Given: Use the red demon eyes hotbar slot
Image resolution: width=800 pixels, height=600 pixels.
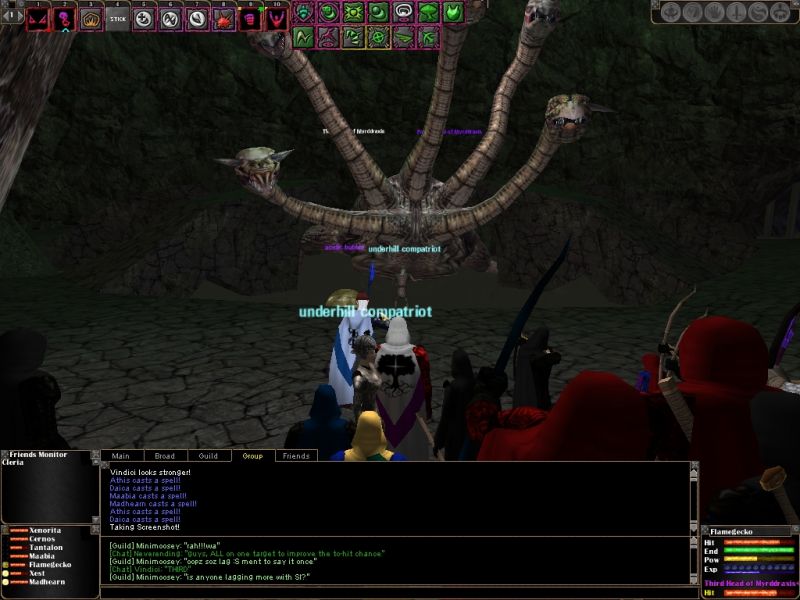Looking at the screenshot, I should [x=38, y=18].
